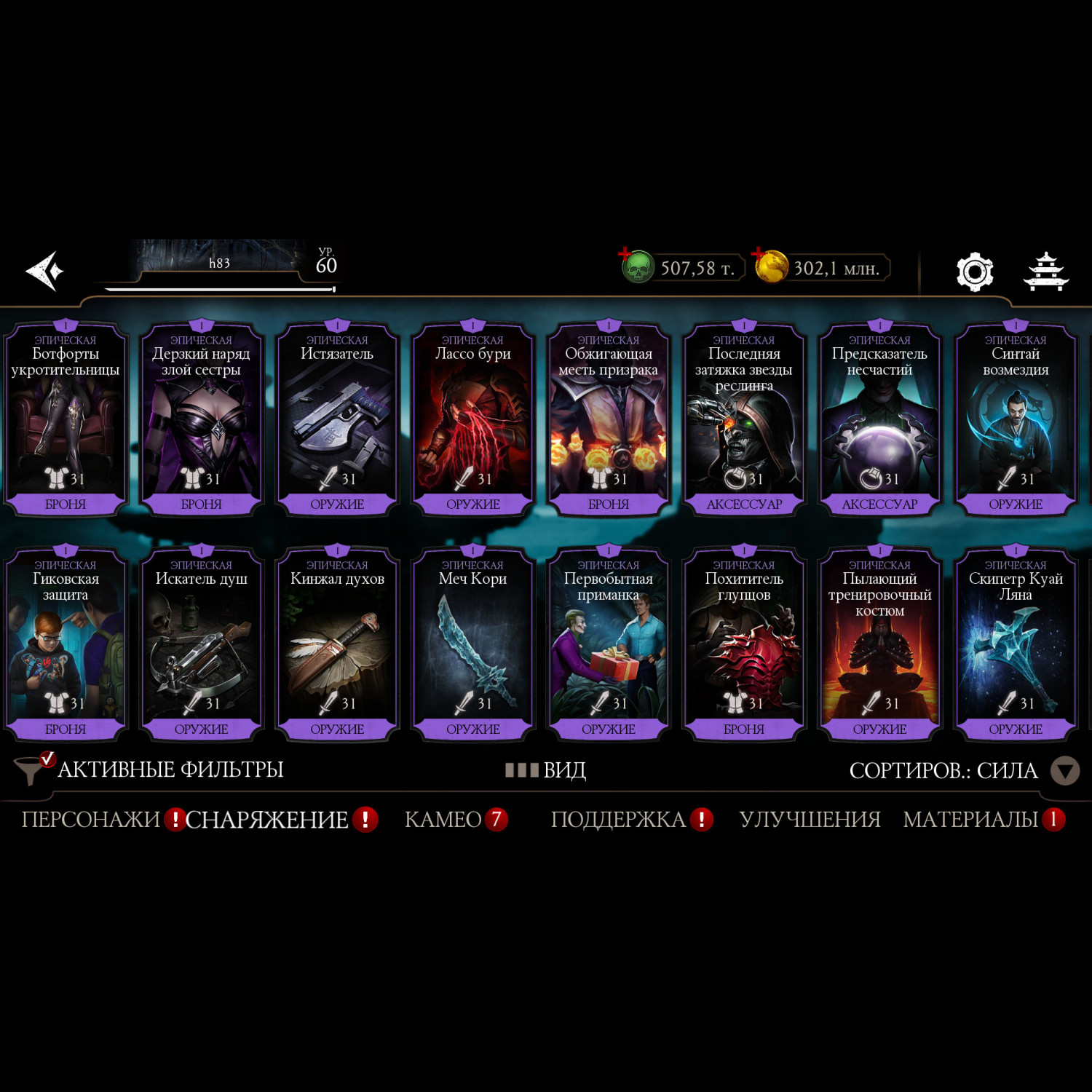Screen dimensions: 1092x1092
Task: Open settings via the gear icon
Action: 974,272
